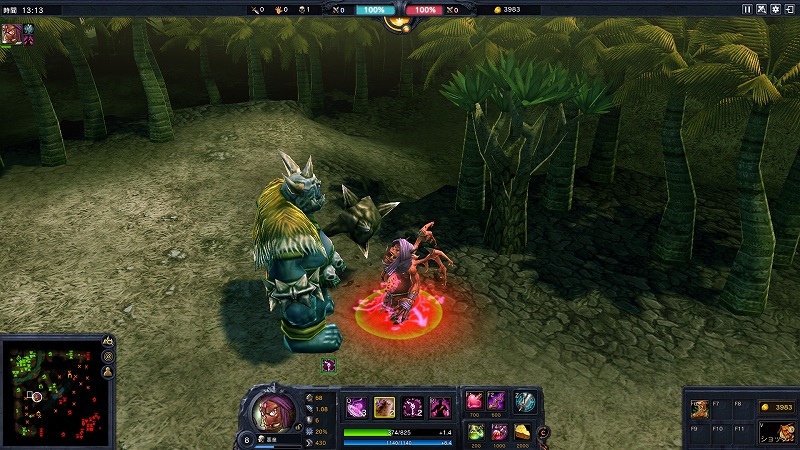Click the round orange button beside the cheese
800x450 pixels.
tap(543, 433)
